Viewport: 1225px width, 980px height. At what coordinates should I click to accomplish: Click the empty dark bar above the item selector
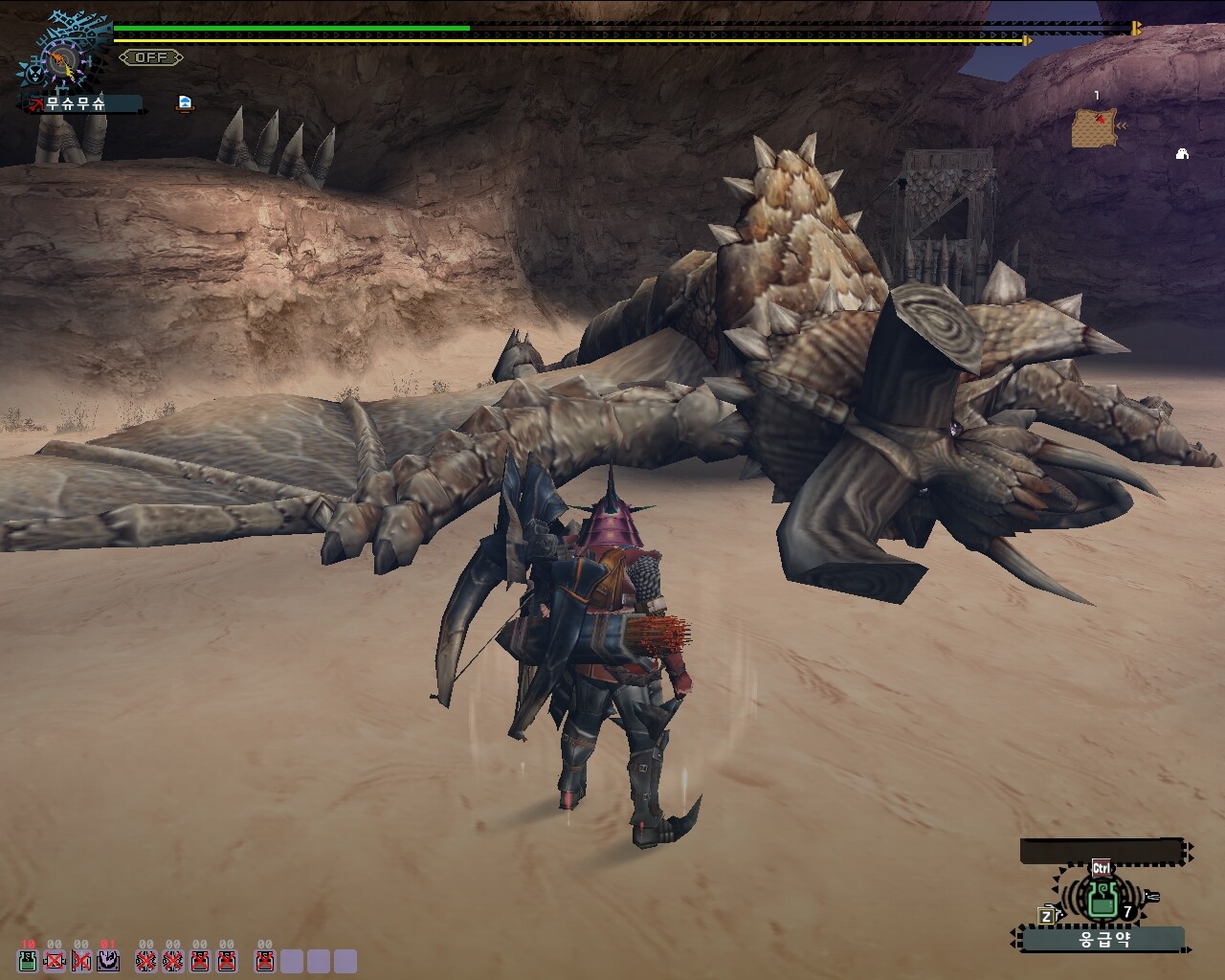[x=1102, y=851]
